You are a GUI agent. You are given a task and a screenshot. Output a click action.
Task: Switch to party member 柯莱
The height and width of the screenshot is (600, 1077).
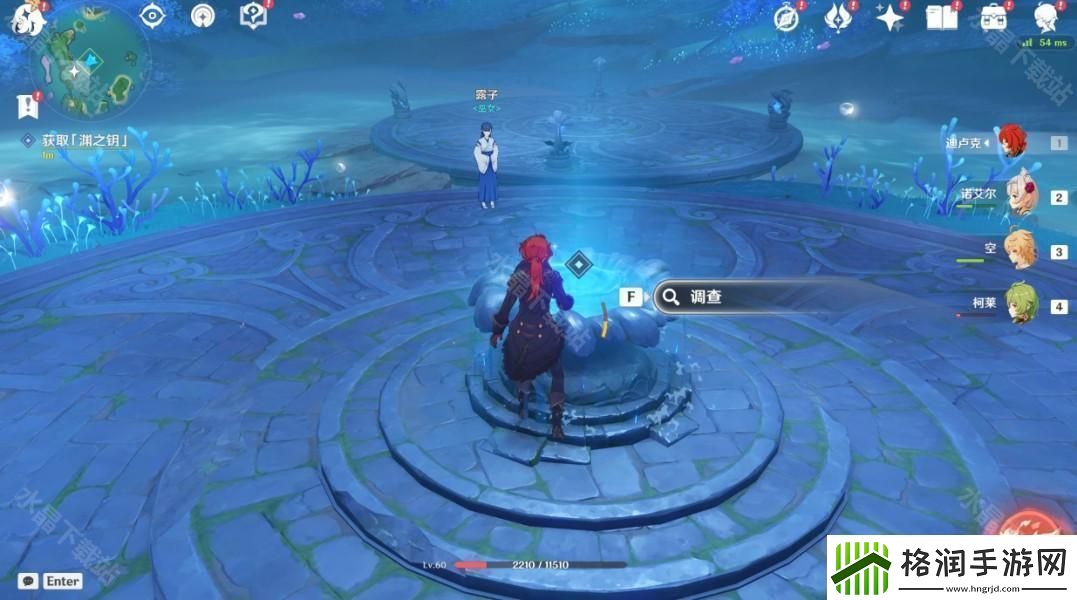[x=1018, y=305]
